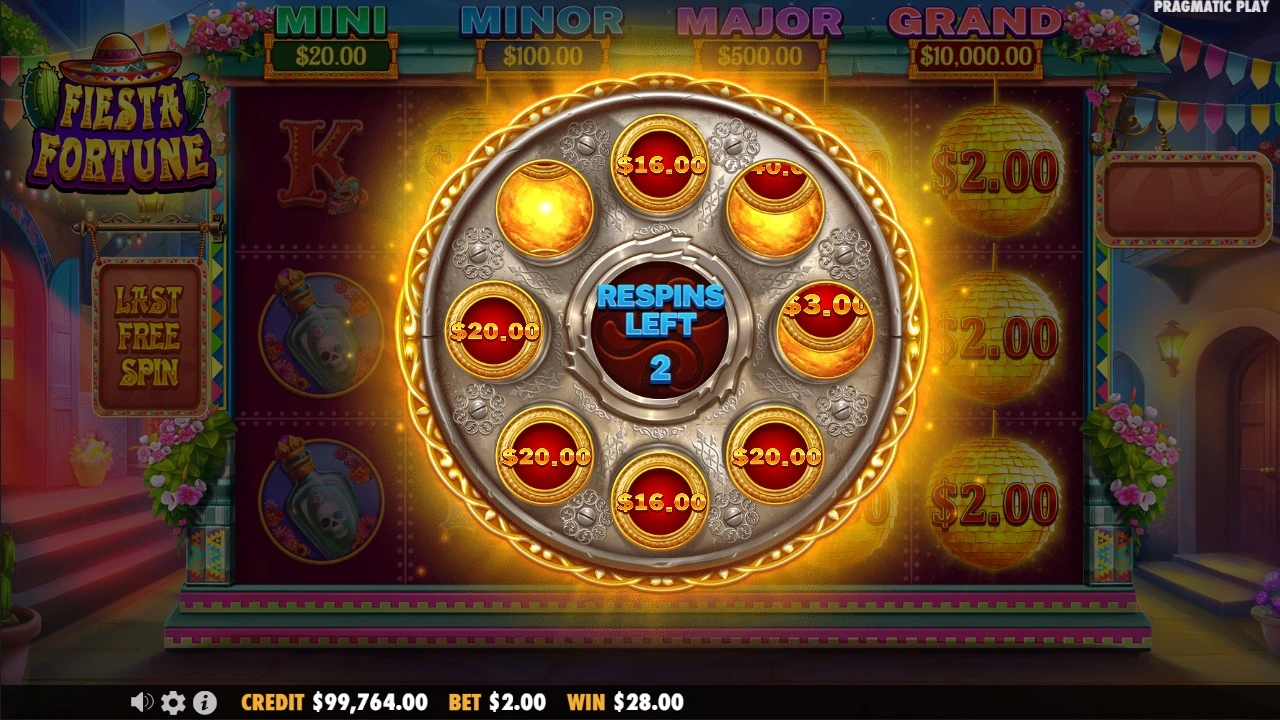Mute the game sound

143,702
